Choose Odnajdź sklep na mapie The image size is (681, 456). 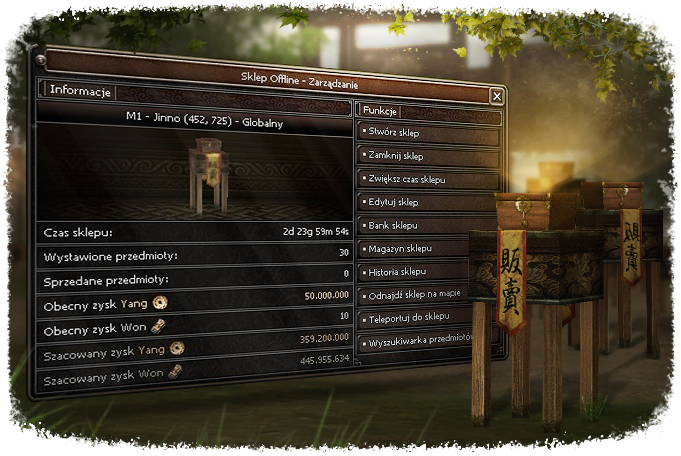click(430, 293)
